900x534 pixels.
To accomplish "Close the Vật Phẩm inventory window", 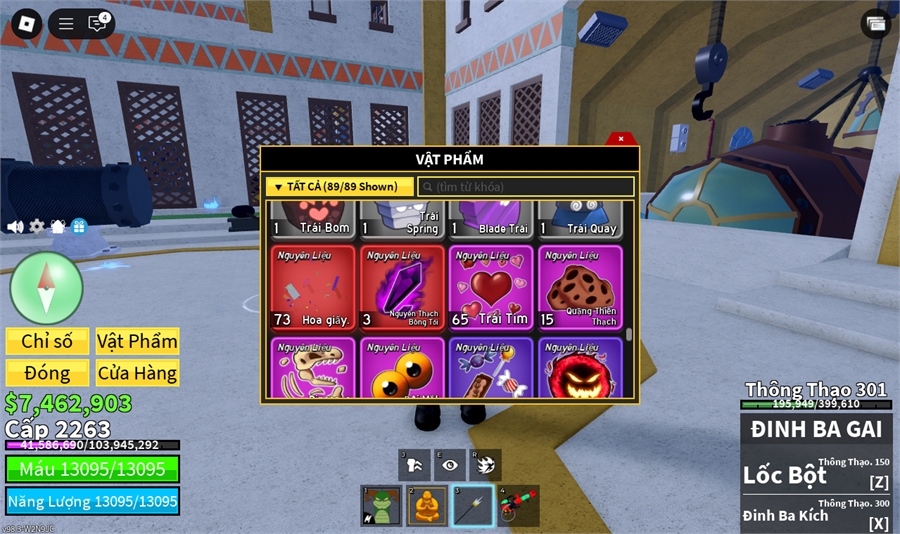I will [x=621, y=139].
